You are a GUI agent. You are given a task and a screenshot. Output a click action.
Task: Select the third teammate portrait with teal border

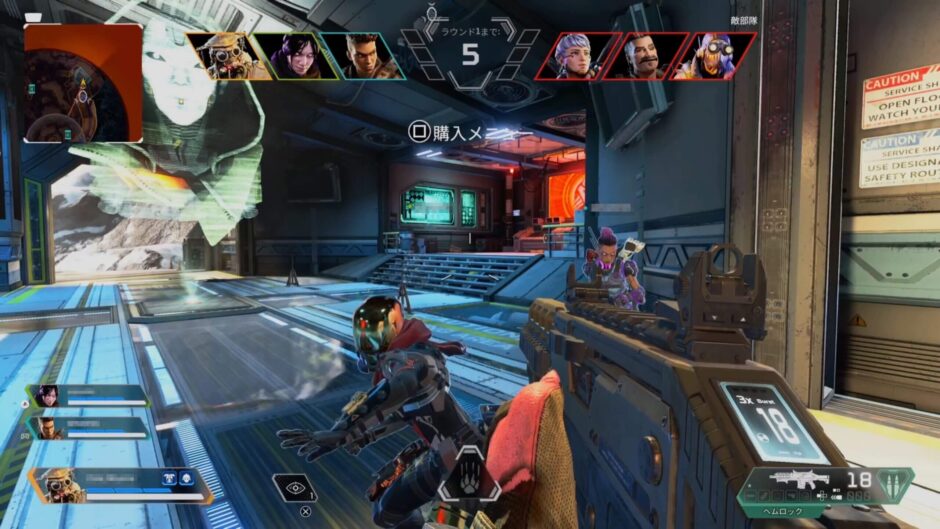click(x=360, y=56)
